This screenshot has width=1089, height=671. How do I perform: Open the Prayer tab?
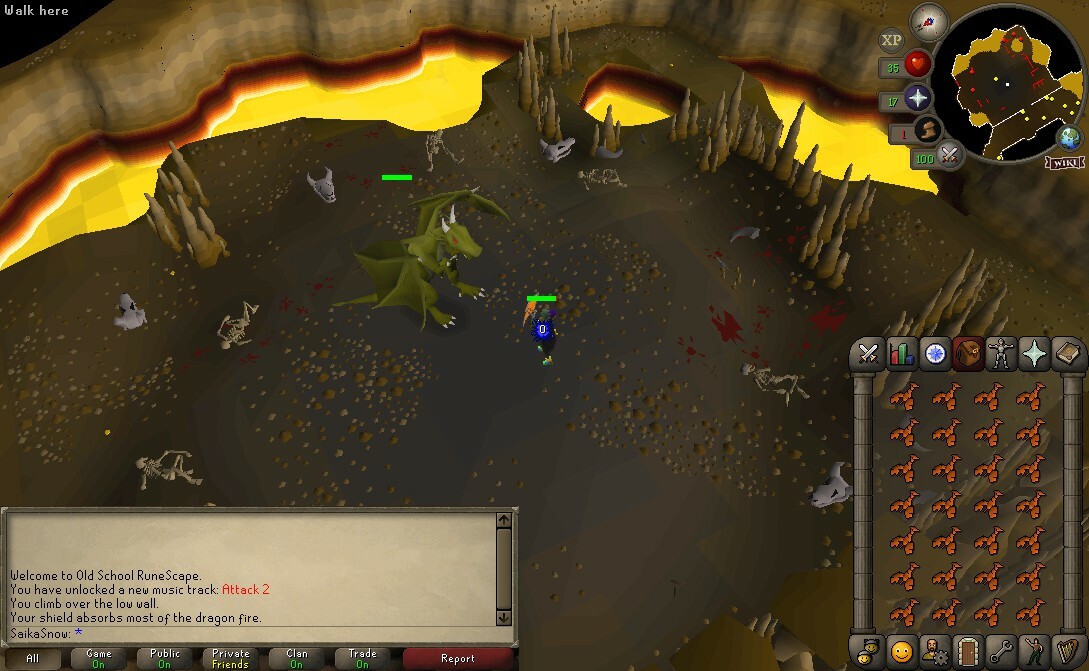(x=1035, y=355)
